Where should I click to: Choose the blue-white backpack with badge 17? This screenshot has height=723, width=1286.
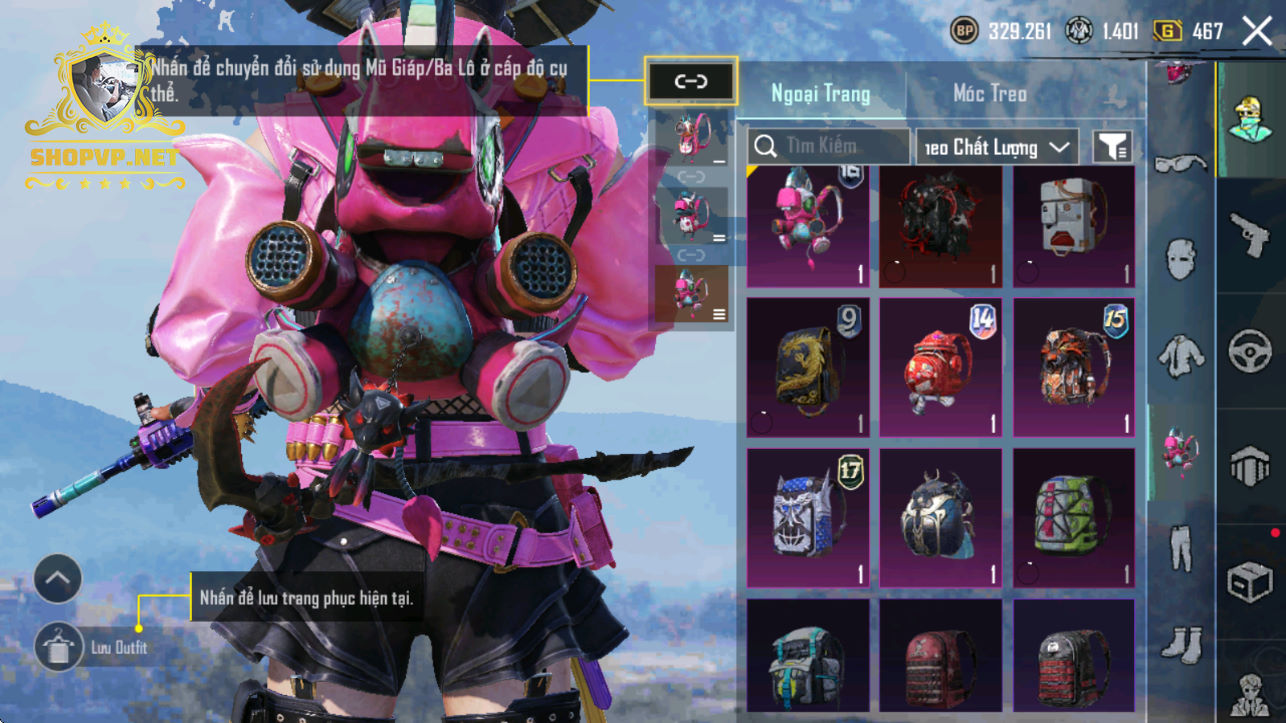click(807, 517)
